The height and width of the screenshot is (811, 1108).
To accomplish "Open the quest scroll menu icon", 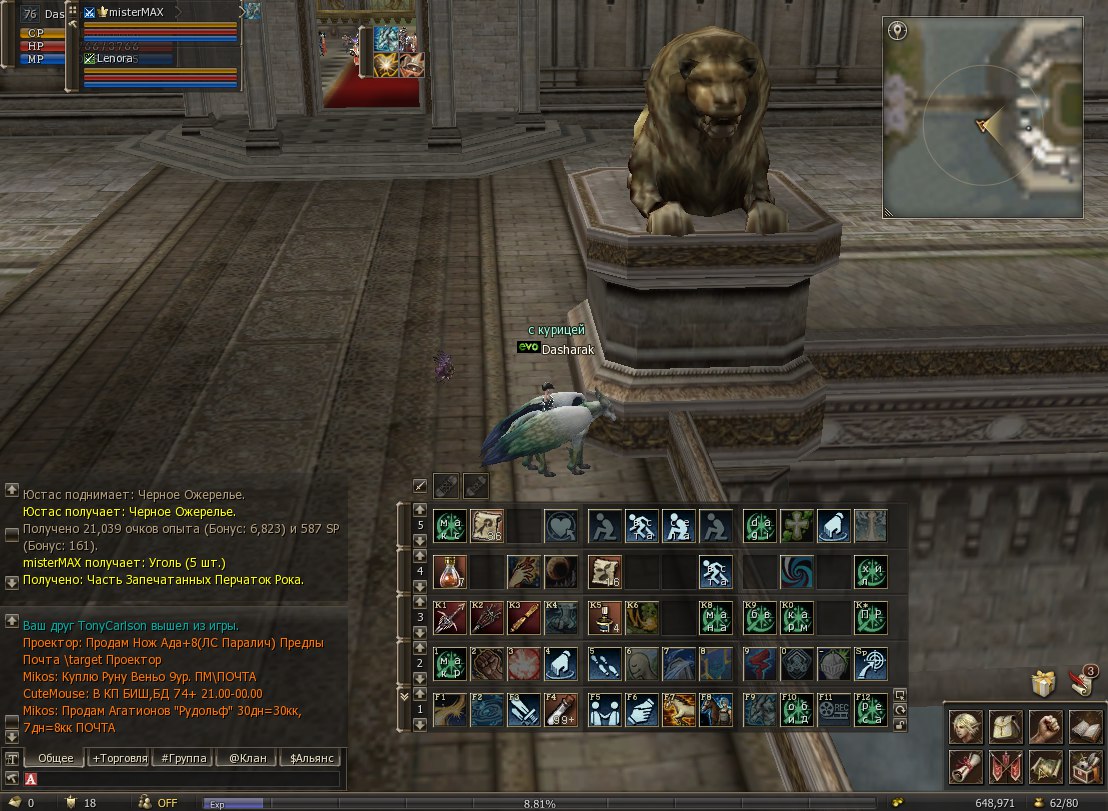I will pos(965,767).
